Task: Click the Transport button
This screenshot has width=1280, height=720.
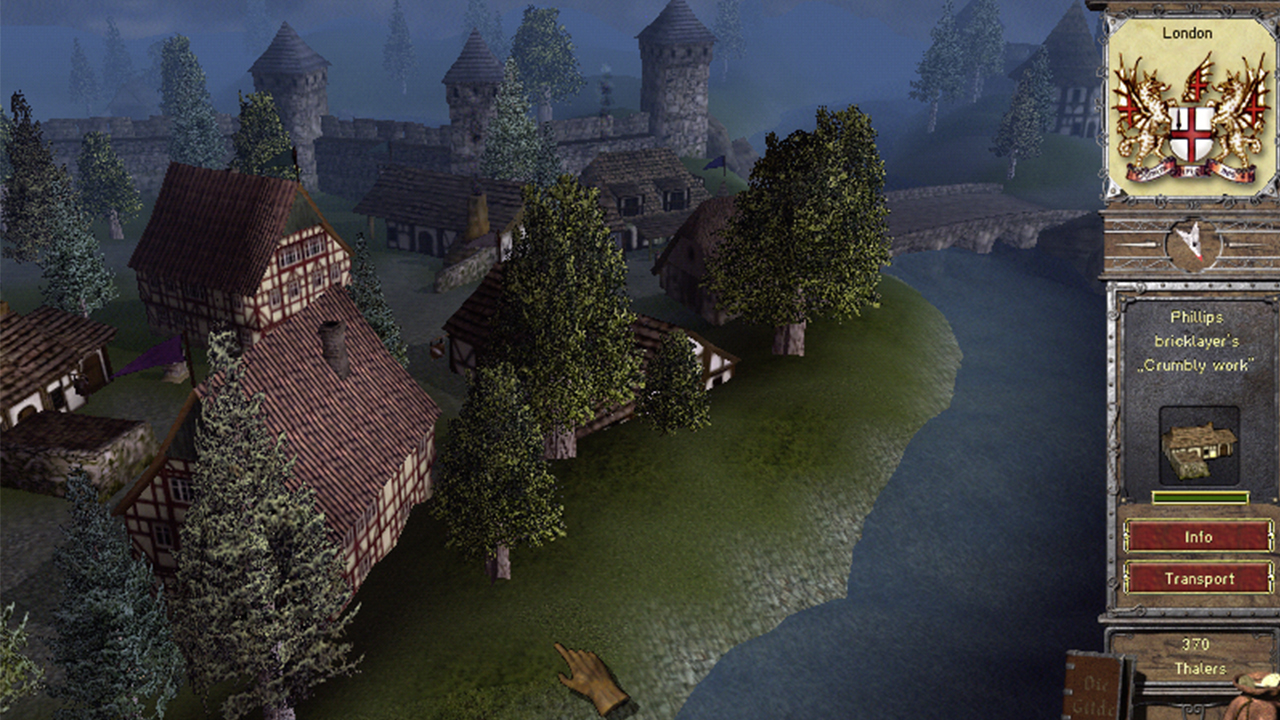Action: (x=1197, y=577)
